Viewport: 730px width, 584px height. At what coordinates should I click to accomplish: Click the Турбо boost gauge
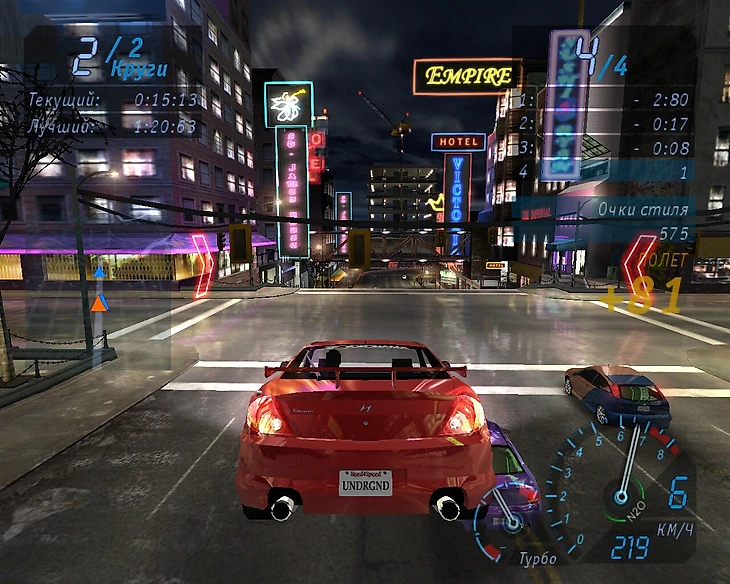click(506, 520)
